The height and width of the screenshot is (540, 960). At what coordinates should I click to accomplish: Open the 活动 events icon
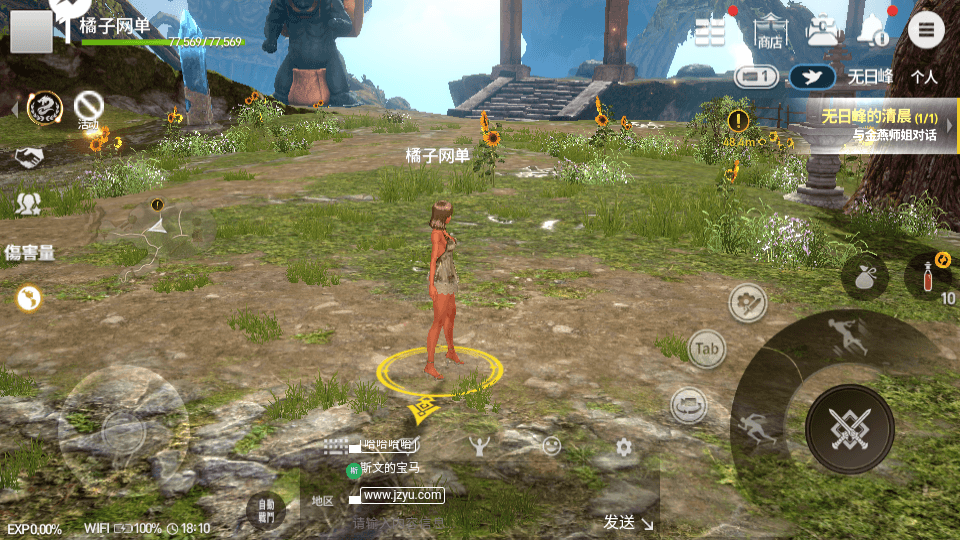[89, 107]
